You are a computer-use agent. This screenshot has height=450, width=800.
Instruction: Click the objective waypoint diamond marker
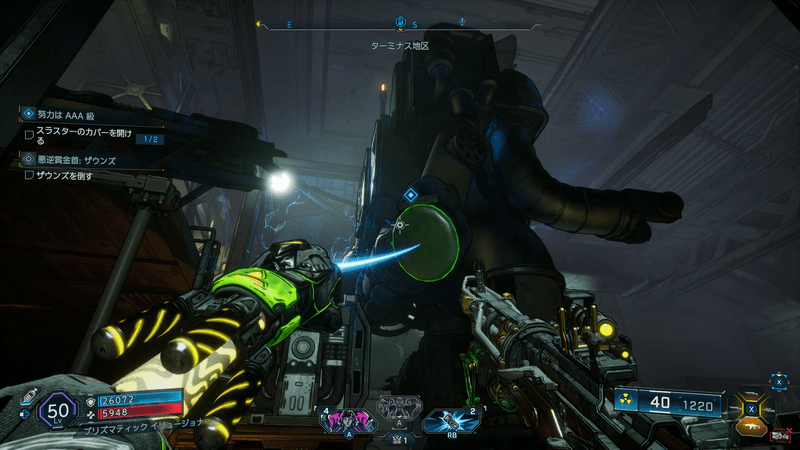[409, 193]
